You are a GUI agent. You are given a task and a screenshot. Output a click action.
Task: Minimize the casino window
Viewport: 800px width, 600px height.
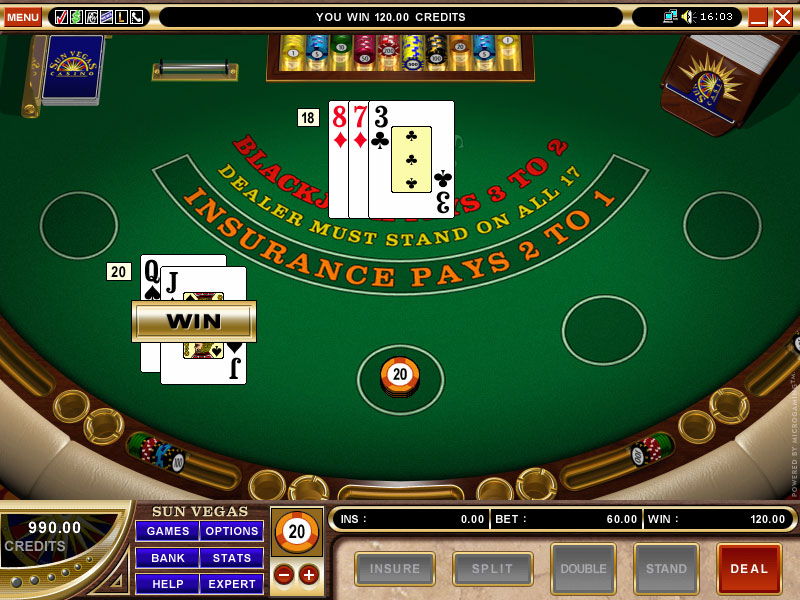758,17
